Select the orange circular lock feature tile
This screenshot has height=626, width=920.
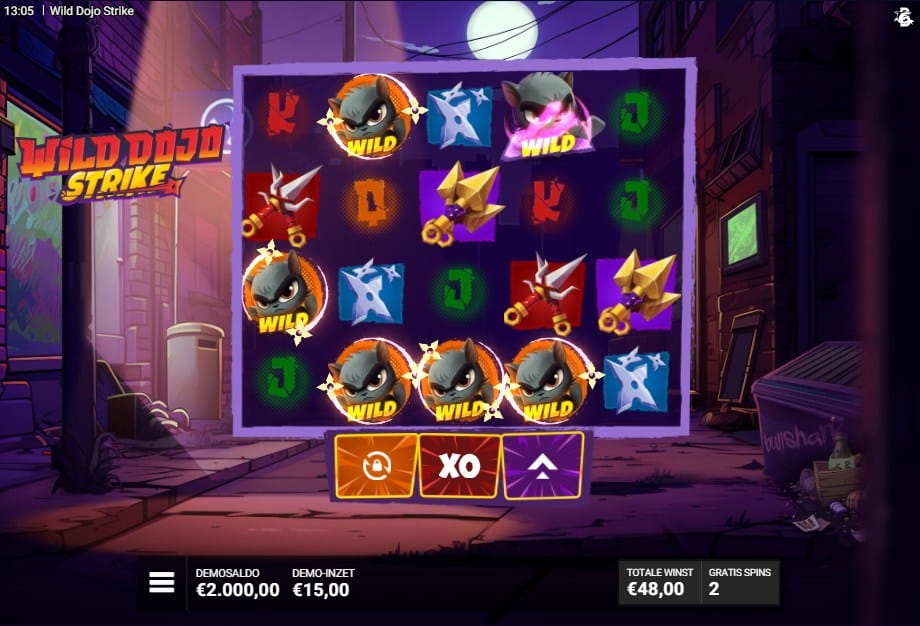pos(376,465)
